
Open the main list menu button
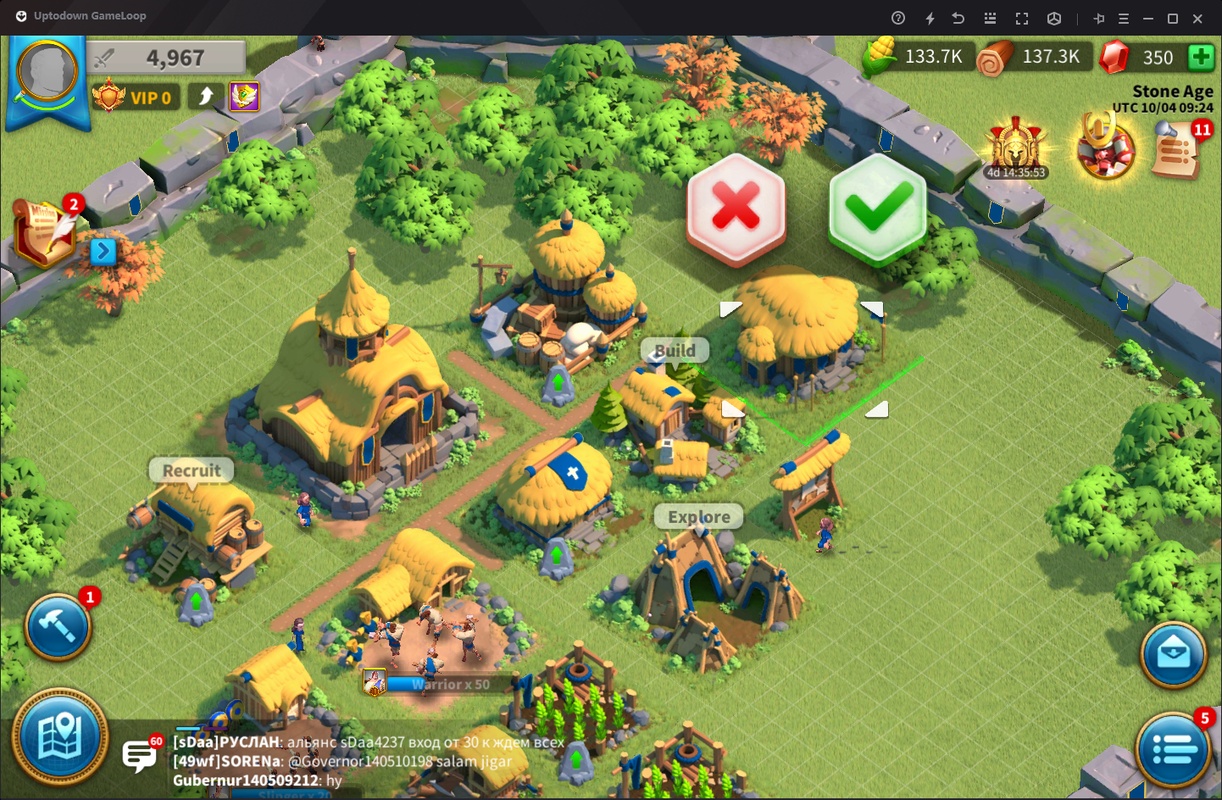(x=1174, y=747)
